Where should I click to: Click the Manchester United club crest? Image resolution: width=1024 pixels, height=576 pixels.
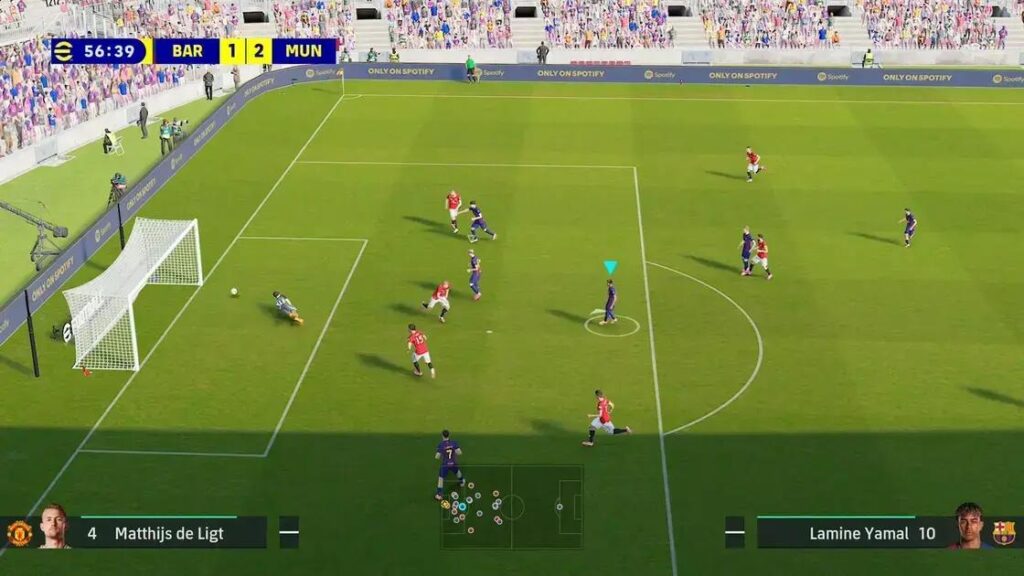coord(19,533)
